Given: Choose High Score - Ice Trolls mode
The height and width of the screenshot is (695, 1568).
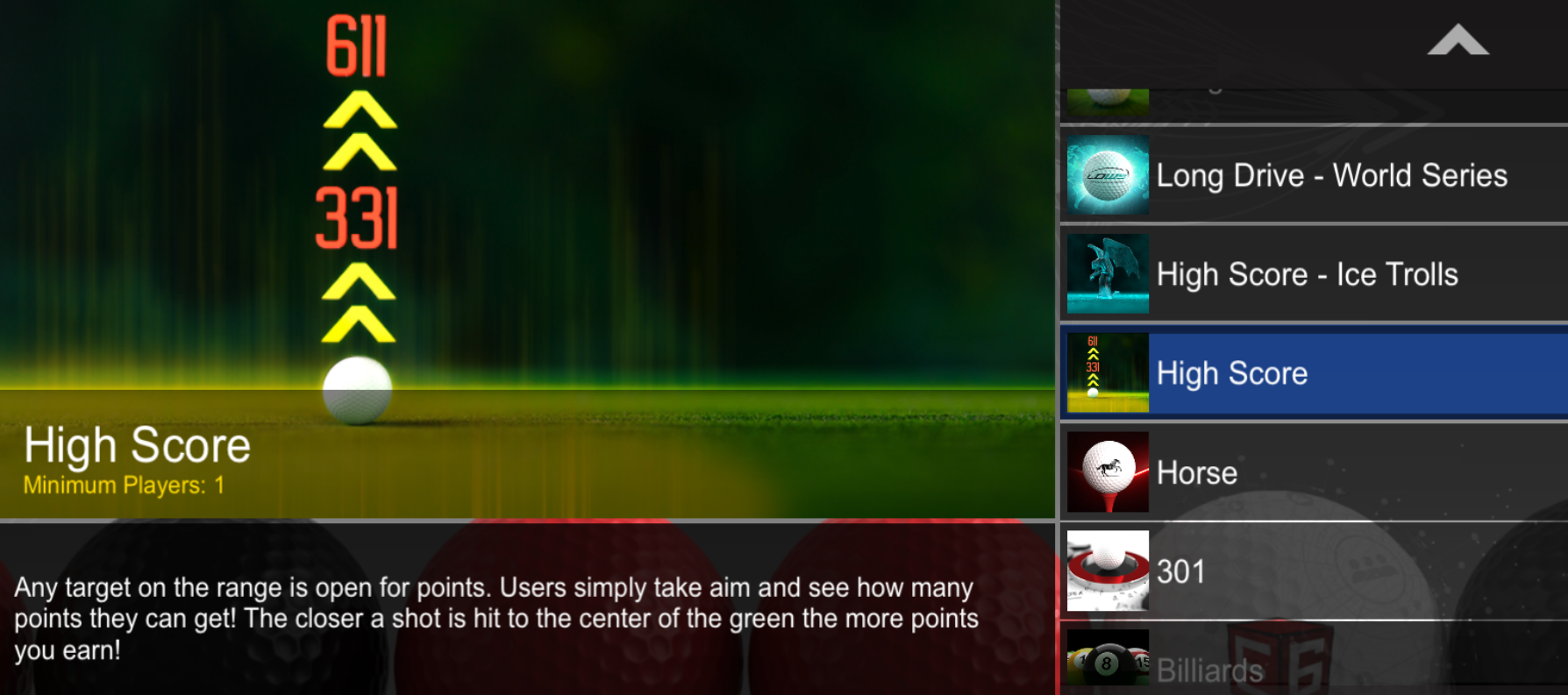Looking at the screenshot, I should 1307,274.
